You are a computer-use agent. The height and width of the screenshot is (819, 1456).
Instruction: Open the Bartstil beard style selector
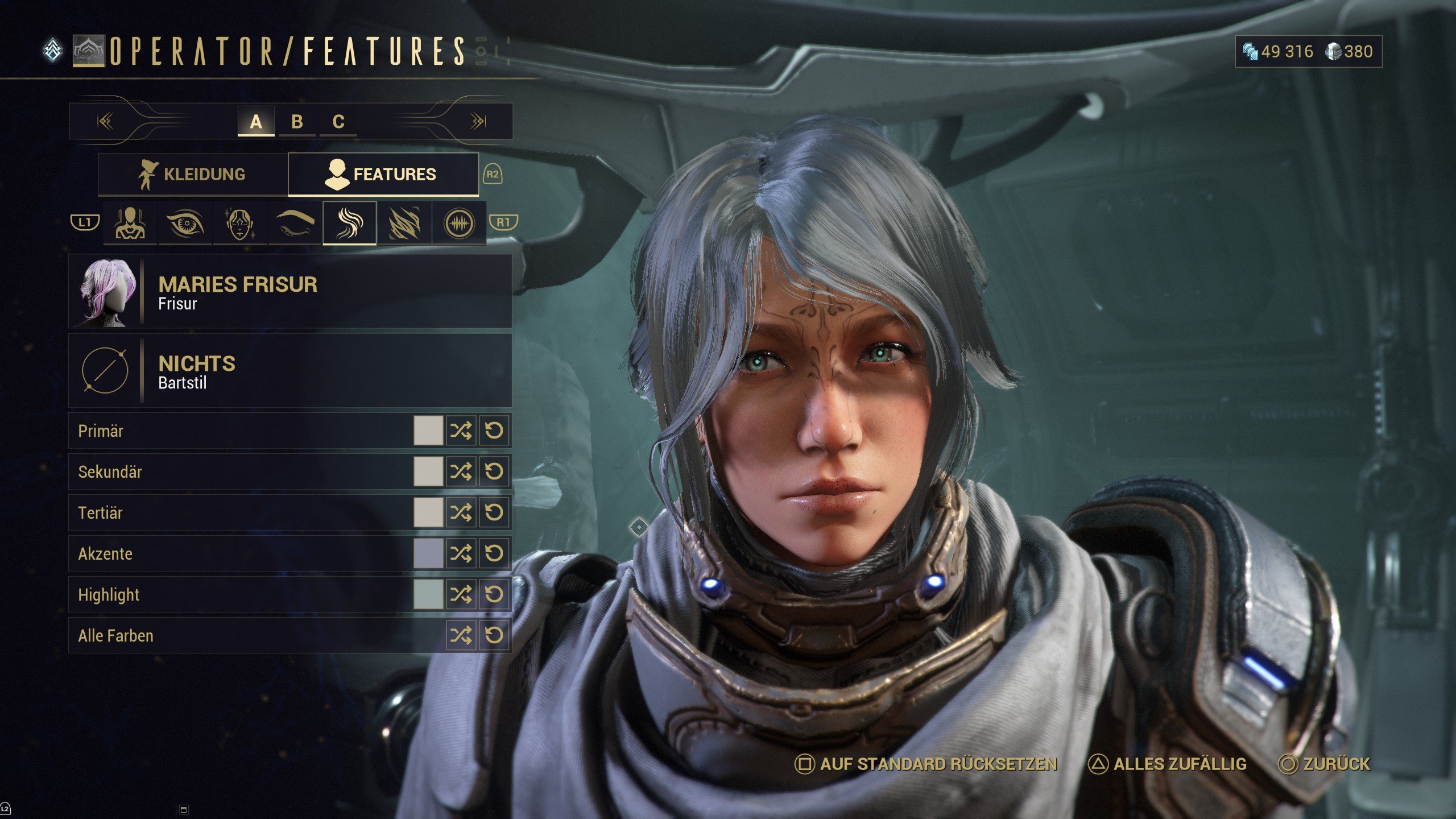[290, 371]
